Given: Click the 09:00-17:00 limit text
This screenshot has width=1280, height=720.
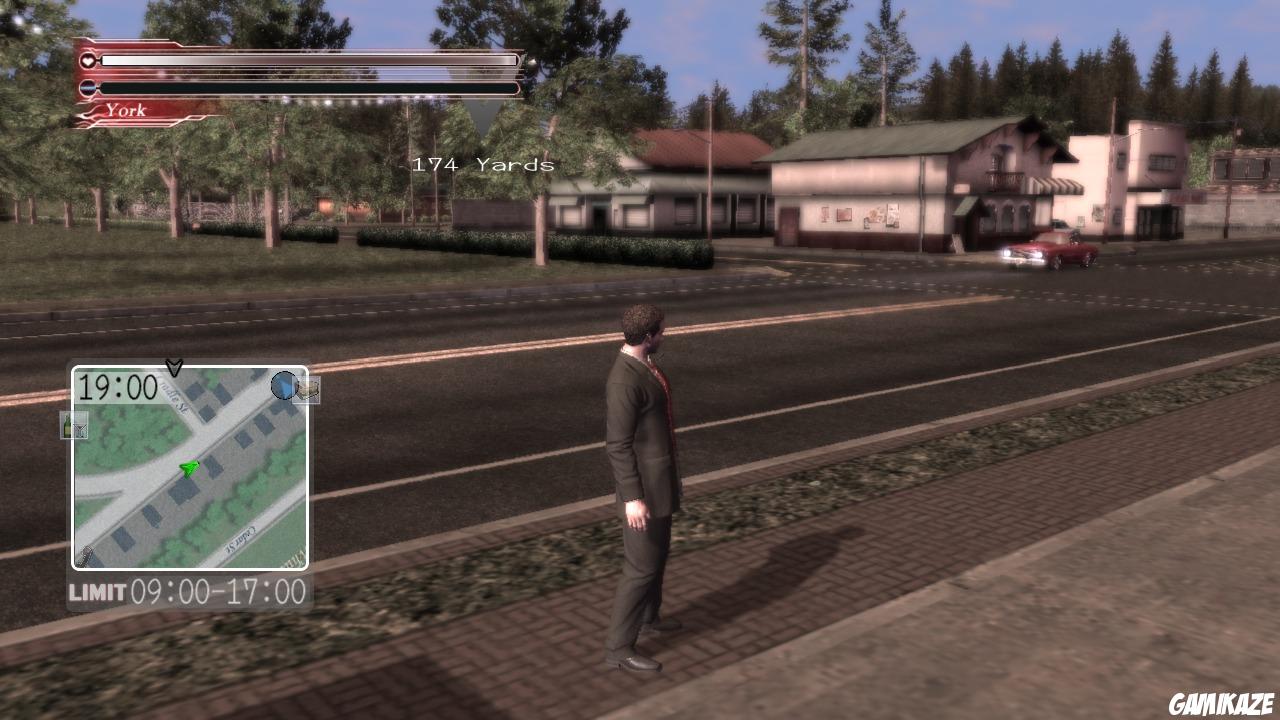Looking at the screenshot, I should pos(218,589).
